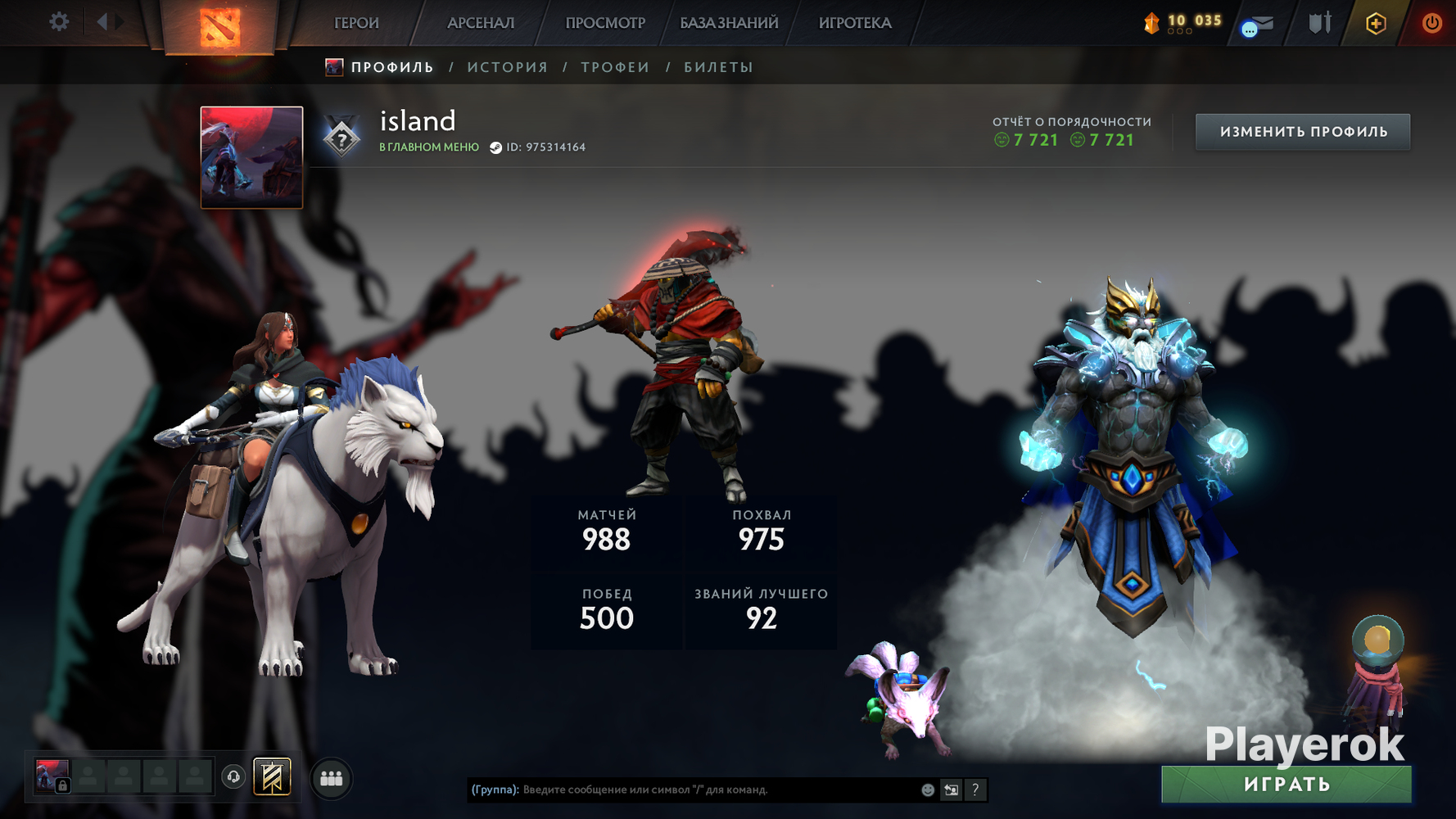The height and width of the screenshot is (819, 1456).
Task: Open the ГЕРОИ menu
Action: (x=356, y=23)
